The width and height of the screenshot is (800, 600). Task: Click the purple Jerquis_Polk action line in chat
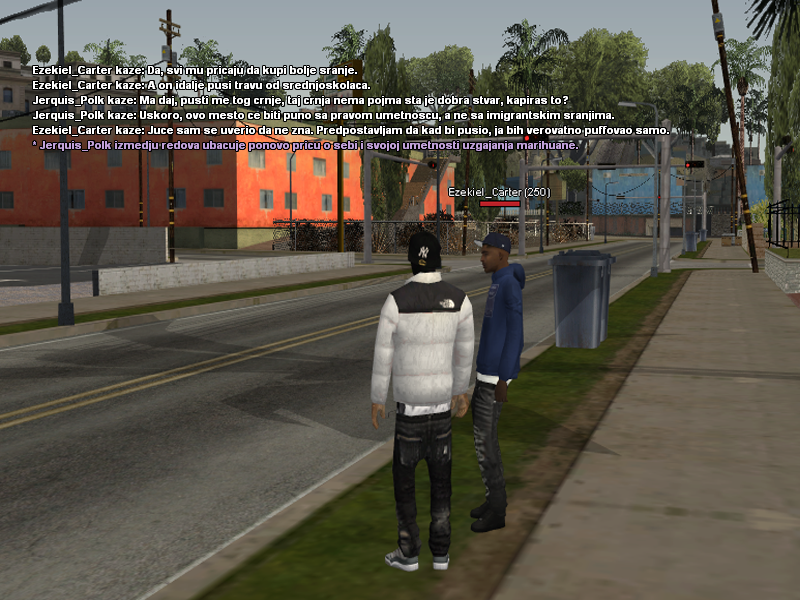click(x=305, y=145)
